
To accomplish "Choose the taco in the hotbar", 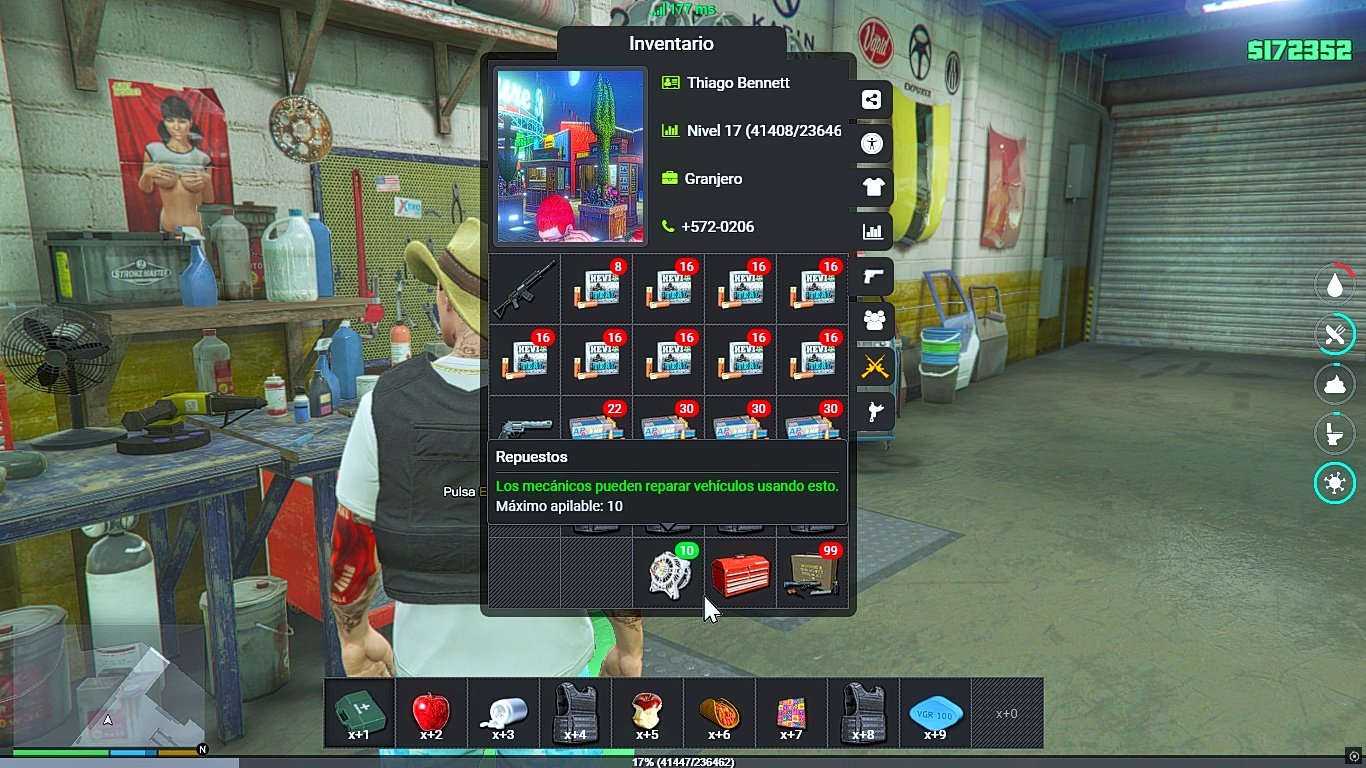I will tap(719, 713).
